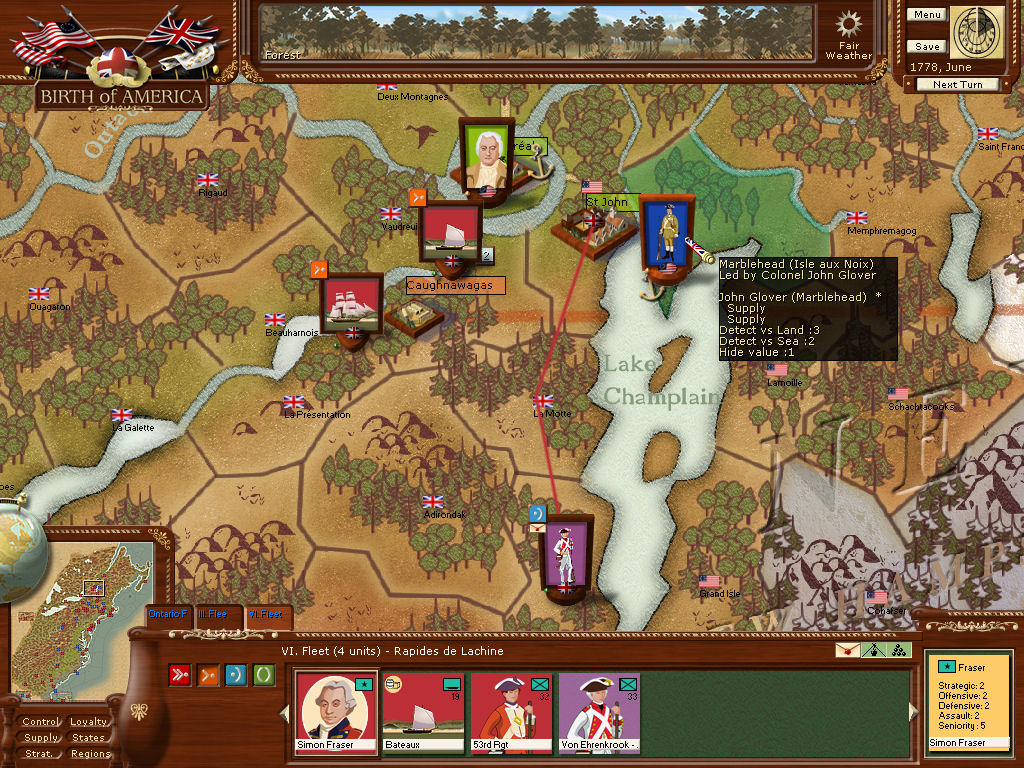This screenshot has width=1024, height=768.
Task: Show the Regions map overlay
Action: pyautogui.click(x=89, y=754)
